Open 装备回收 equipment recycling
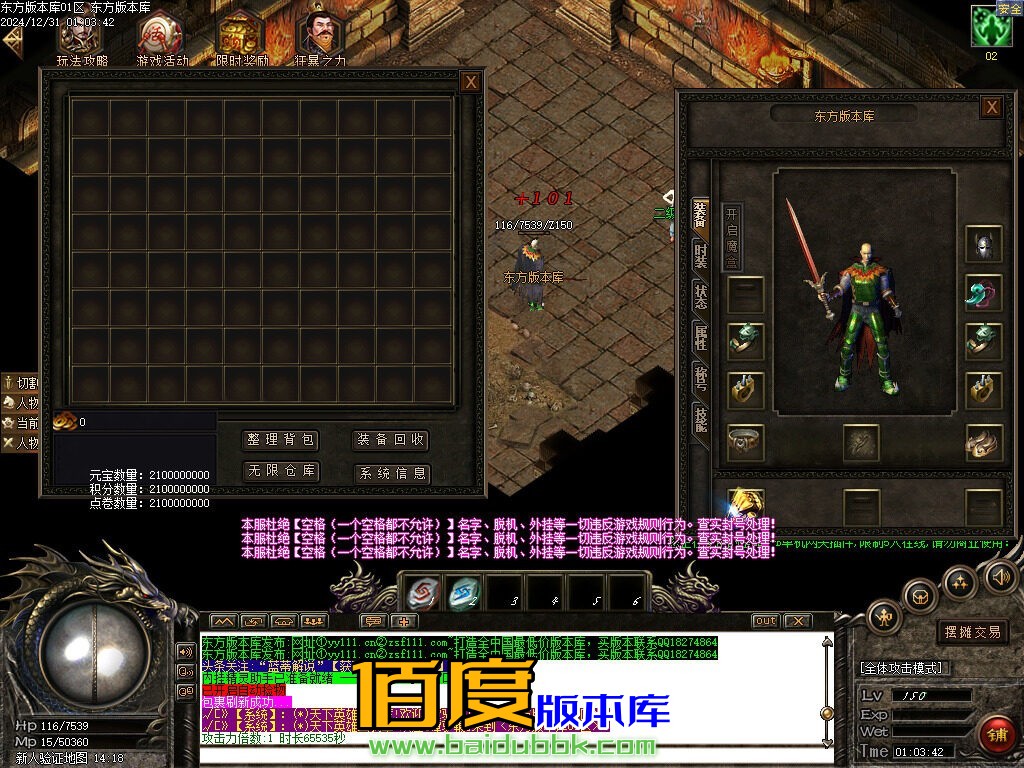The image size is (1024, 768). (392, 440)
